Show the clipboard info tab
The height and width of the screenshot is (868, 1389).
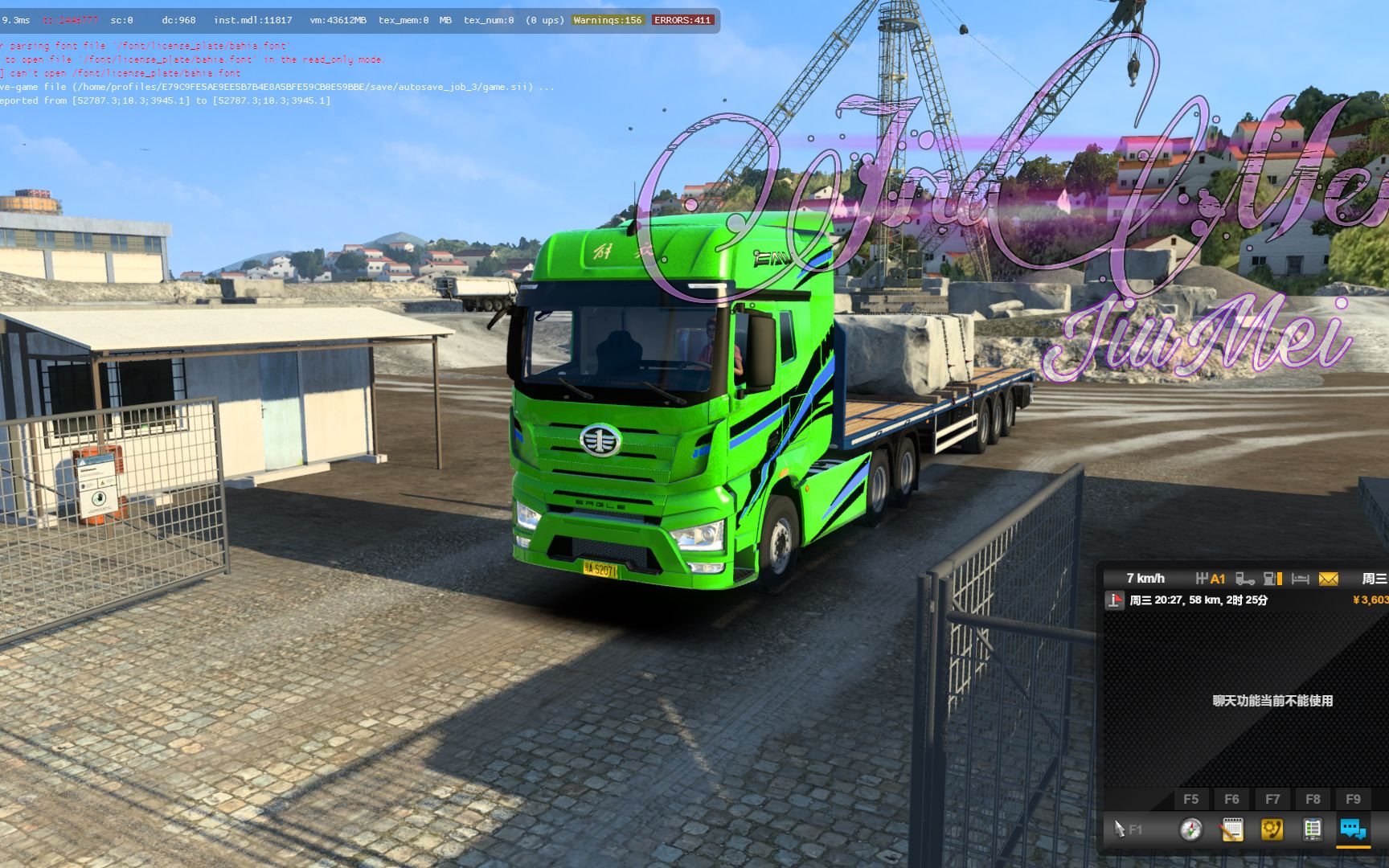[x=1312, y=829]
